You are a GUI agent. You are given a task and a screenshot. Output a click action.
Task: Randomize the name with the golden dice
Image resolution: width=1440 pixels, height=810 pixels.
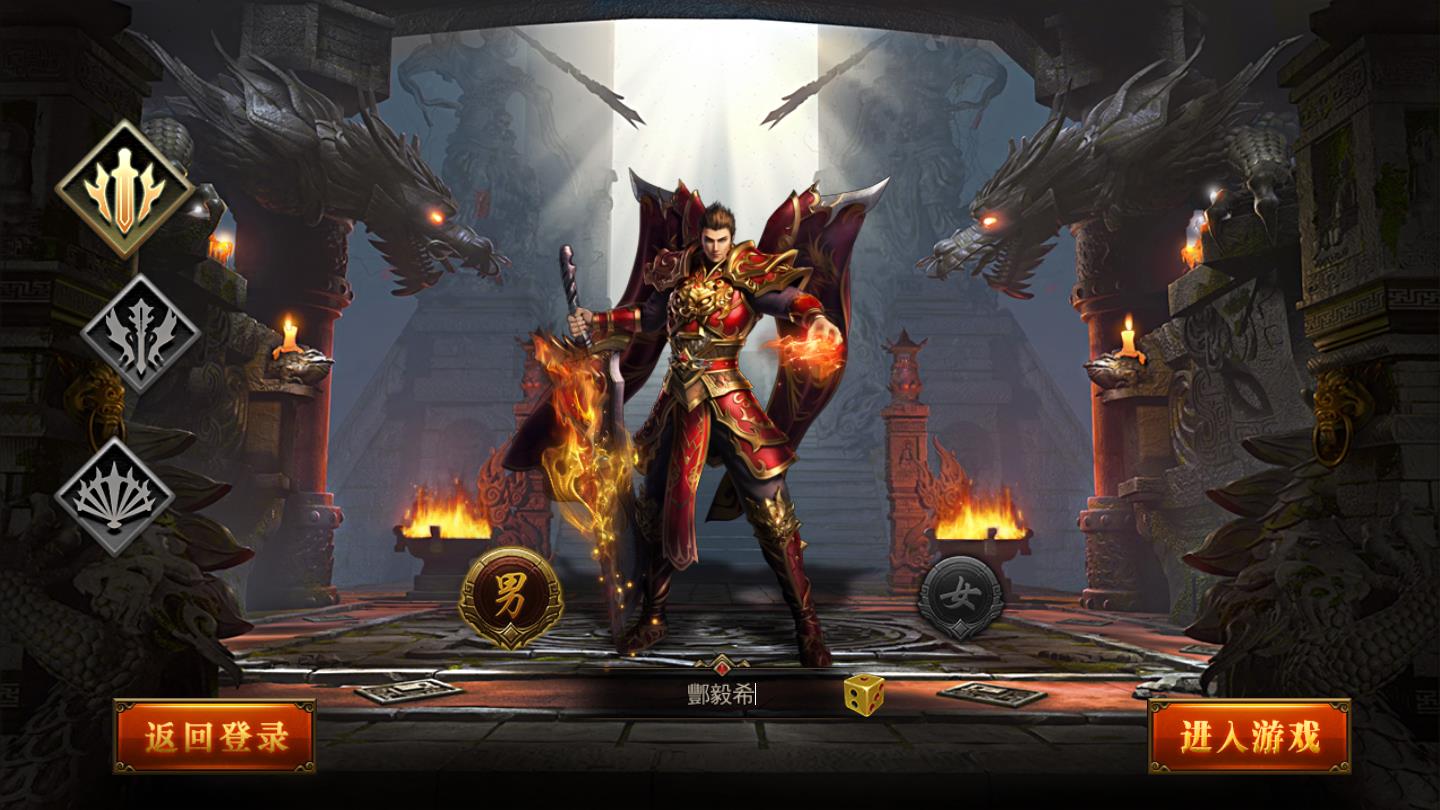pyautogui.click(x=866, y=696)
